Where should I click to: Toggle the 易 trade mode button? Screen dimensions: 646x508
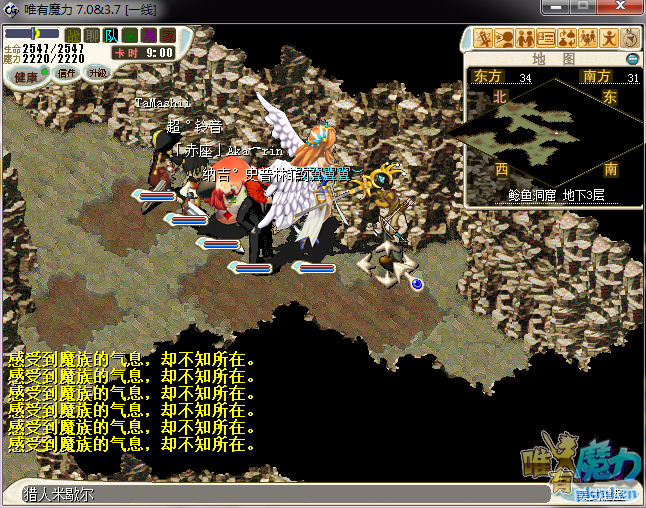(x=149, y=35)
